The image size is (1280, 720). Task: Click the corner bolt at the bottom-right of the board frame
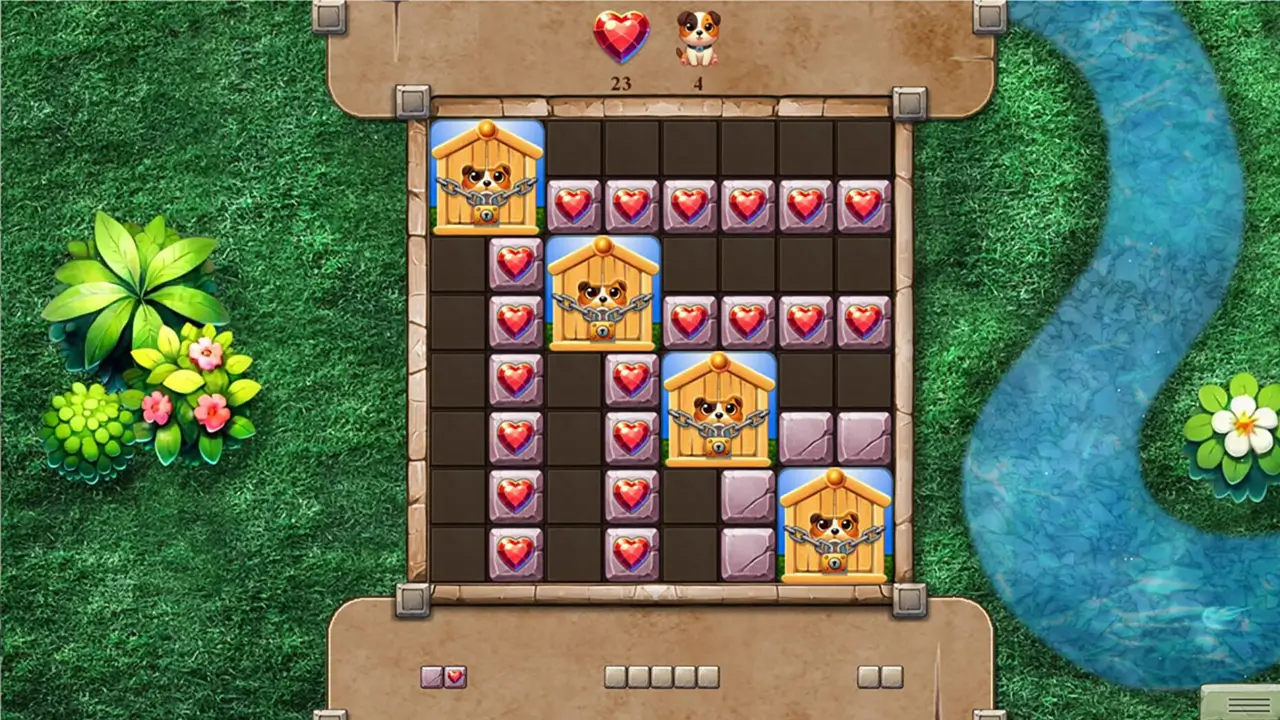[911, 601]
